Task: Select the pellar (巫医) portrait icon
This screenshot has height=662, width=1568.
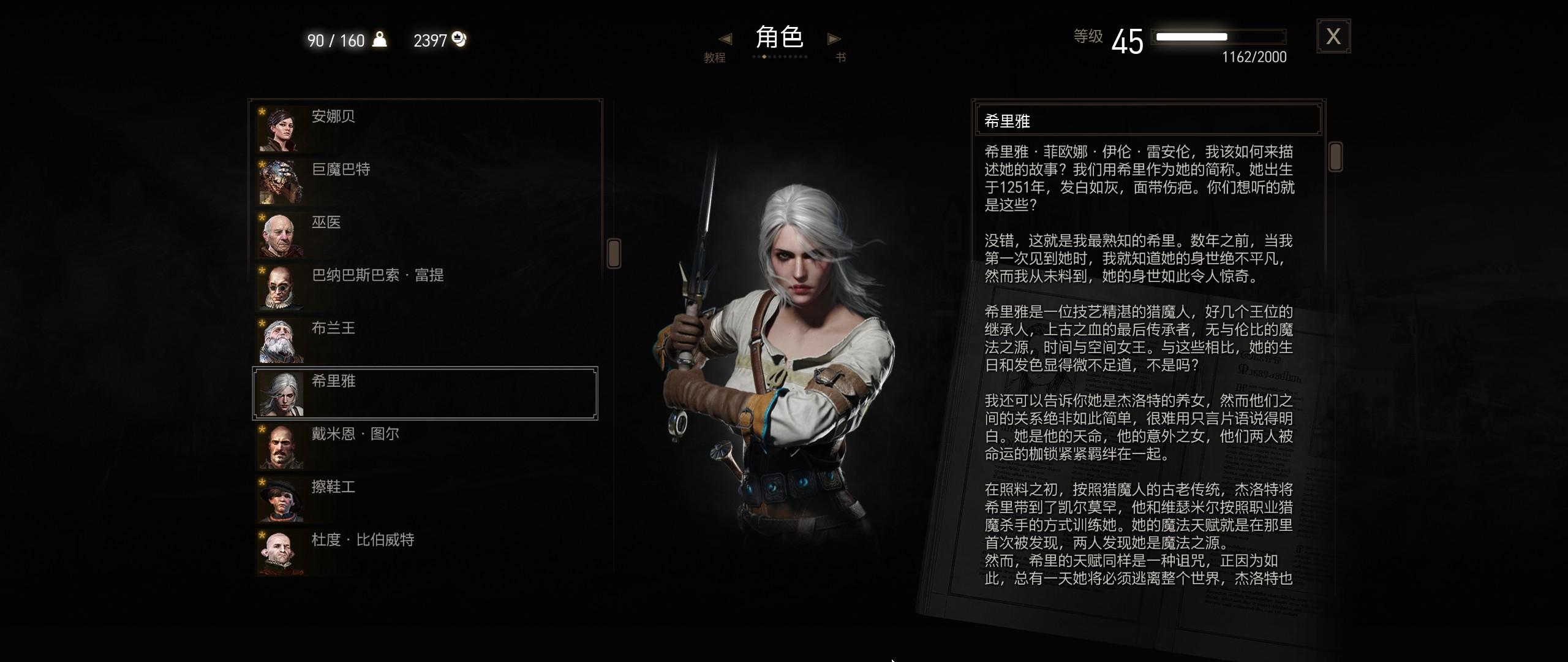Action: point(279,233)
